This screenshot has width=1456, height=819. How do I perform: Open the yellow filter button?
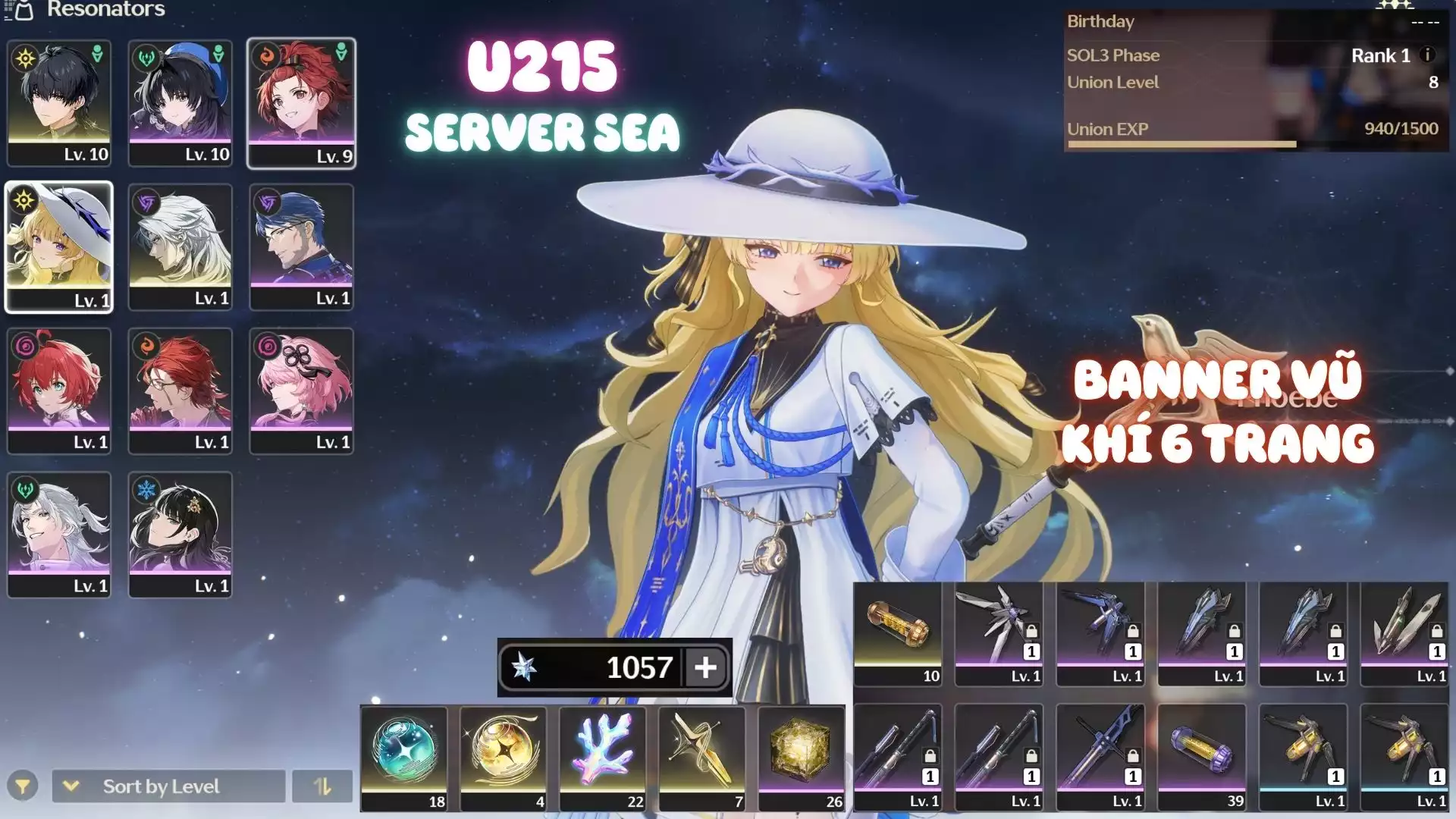(x=23, y=786)
